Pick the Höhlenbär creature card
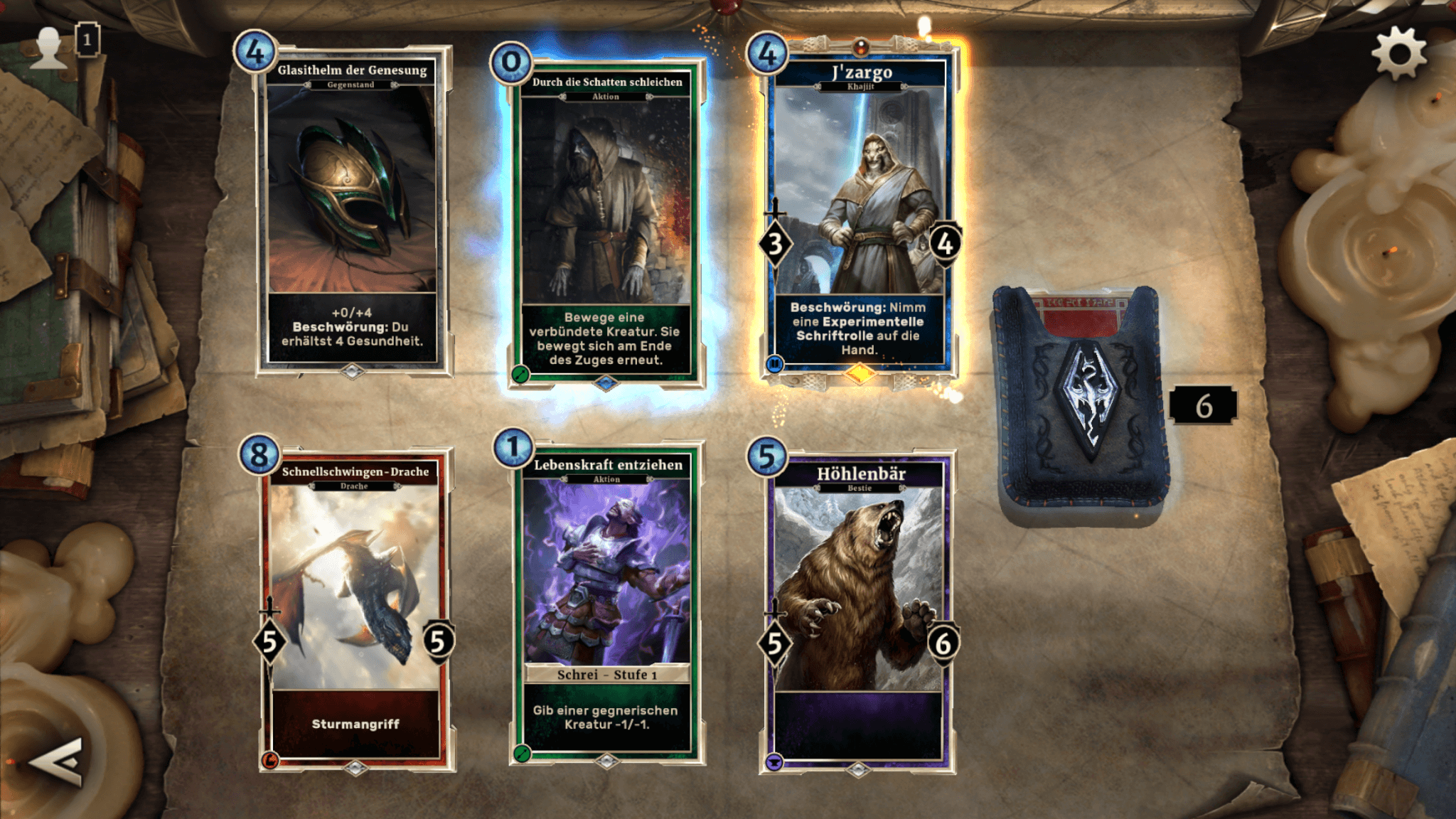Viewport: 1456px width, 819px height. pos(858,611)
